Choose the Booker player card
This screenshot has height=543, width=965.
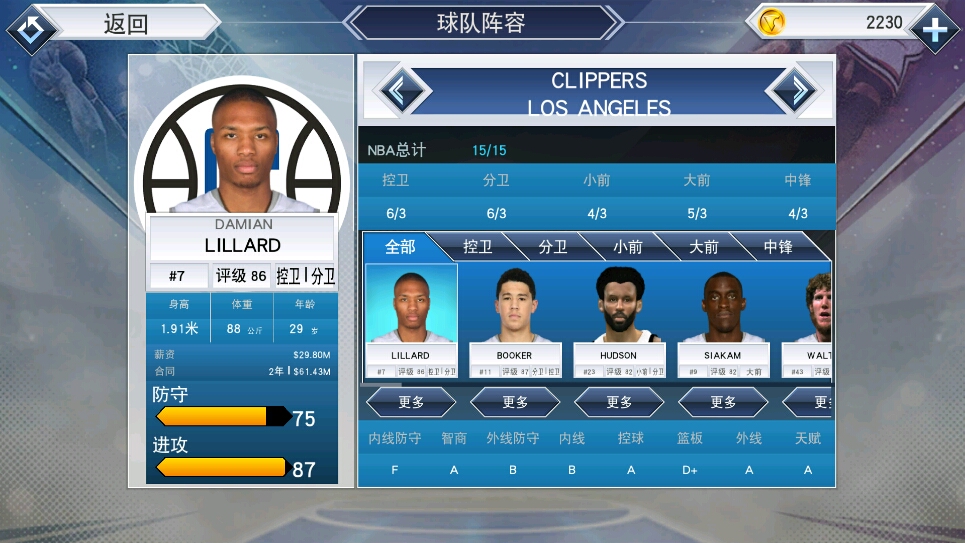tap(514, 320)
